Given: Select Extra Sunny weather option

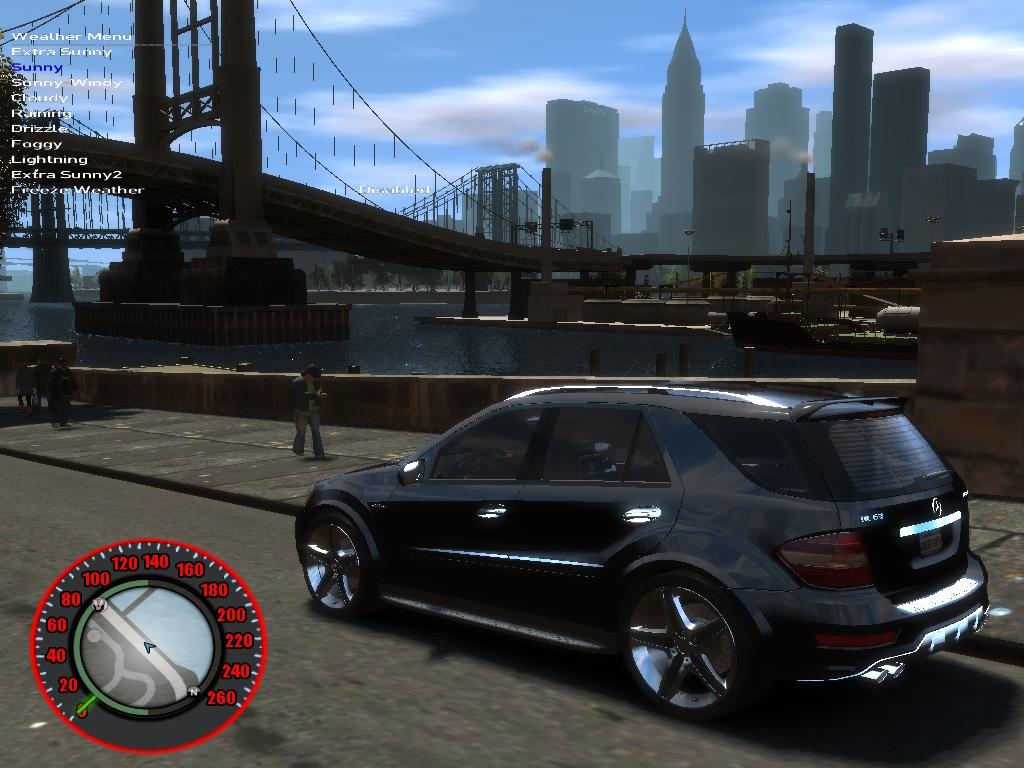Looking at the screenshot, I should coord(61,51).
